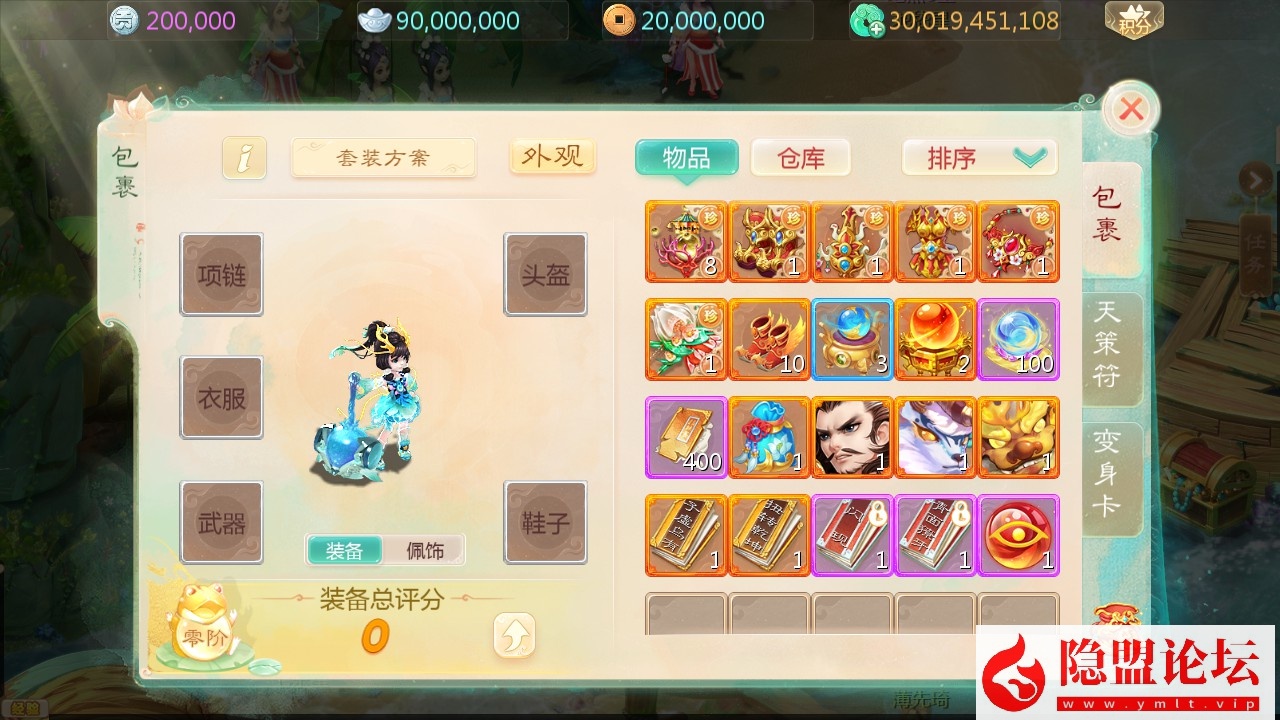Select the yellow voucher item with 400 count

[x=685, y=436]
